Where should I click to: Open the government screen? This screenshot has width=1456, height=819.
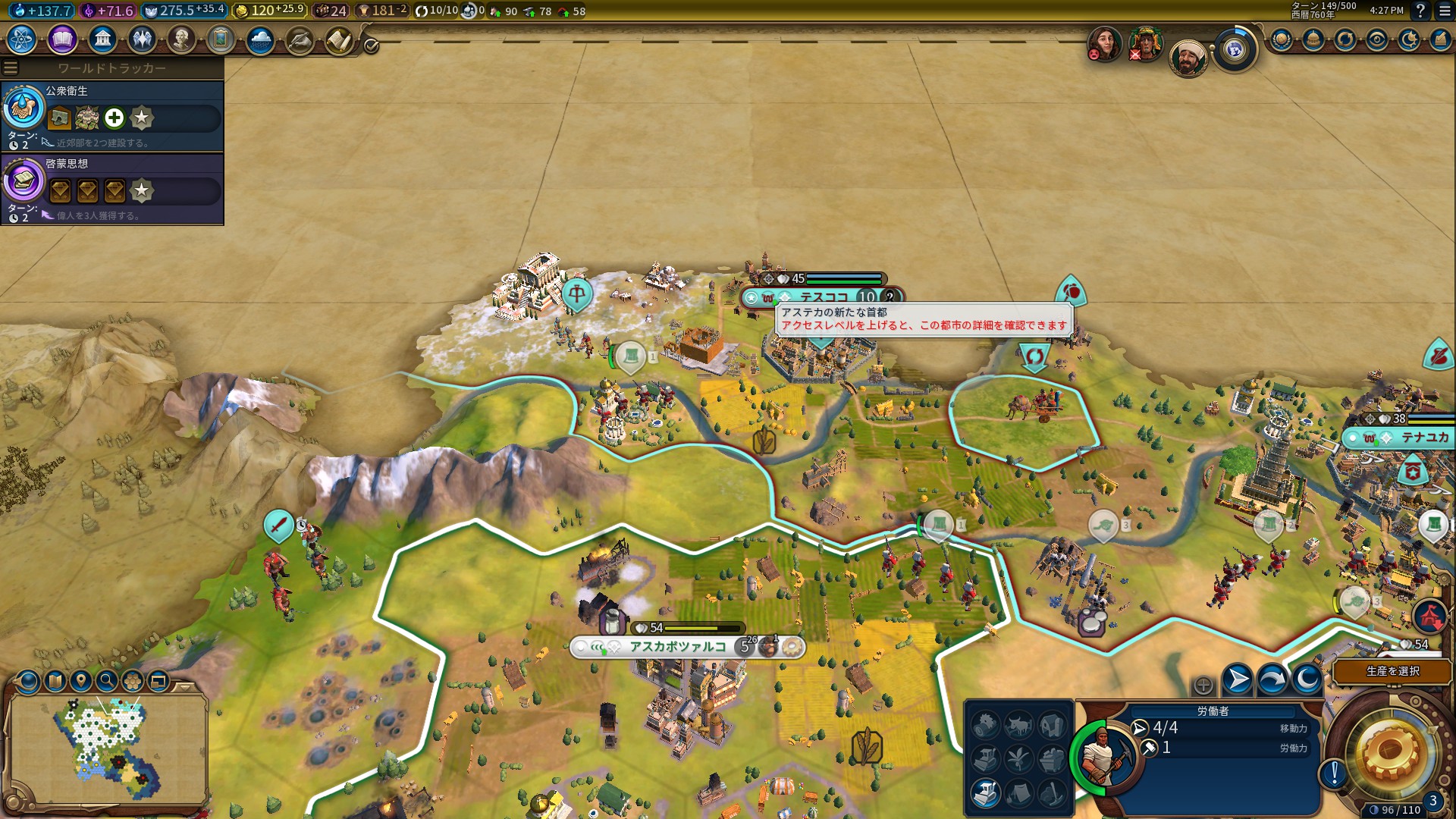click(x=102, y=39)
